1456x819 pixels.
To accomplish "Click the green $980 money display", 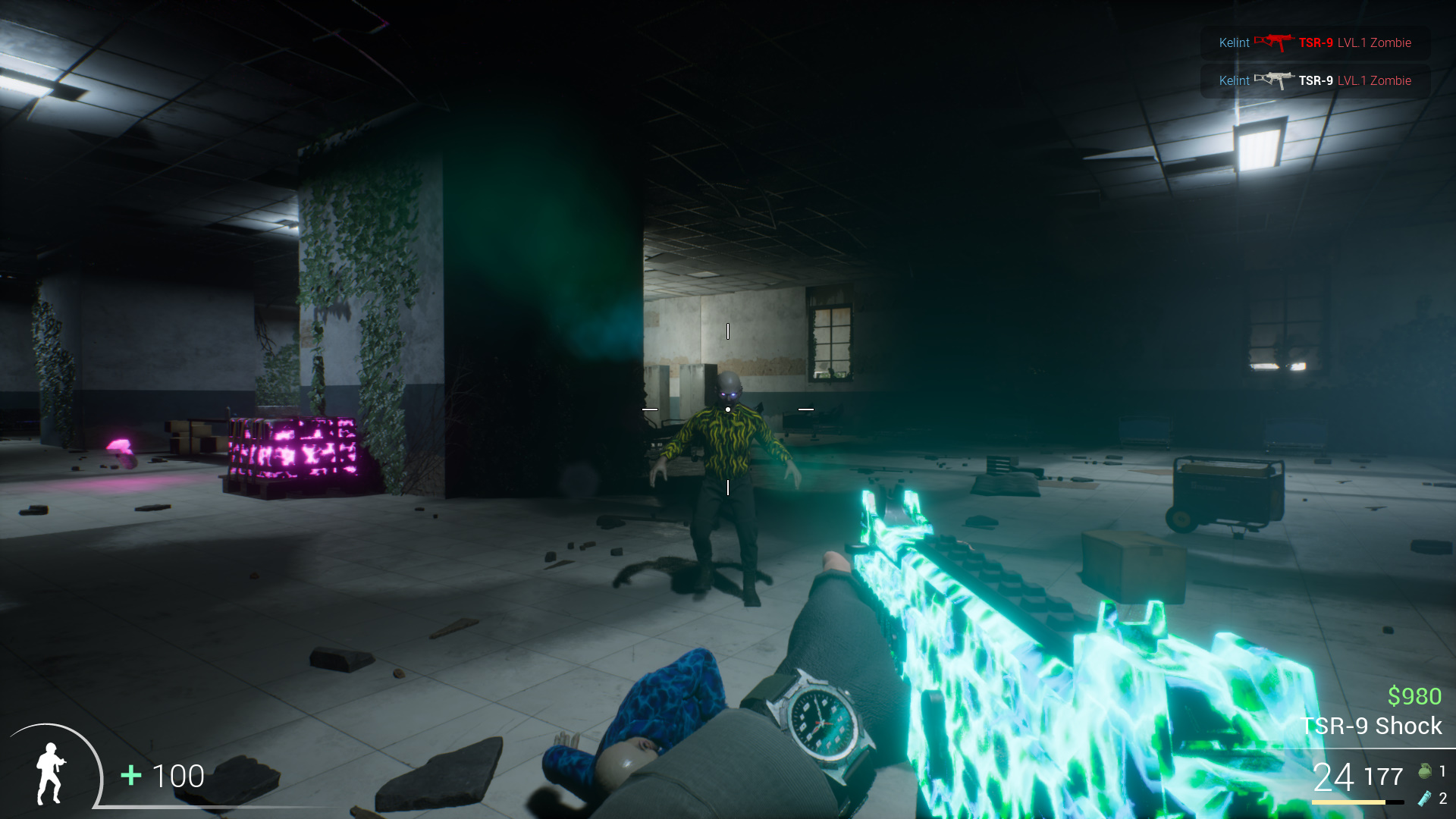I will [1414, 695].
